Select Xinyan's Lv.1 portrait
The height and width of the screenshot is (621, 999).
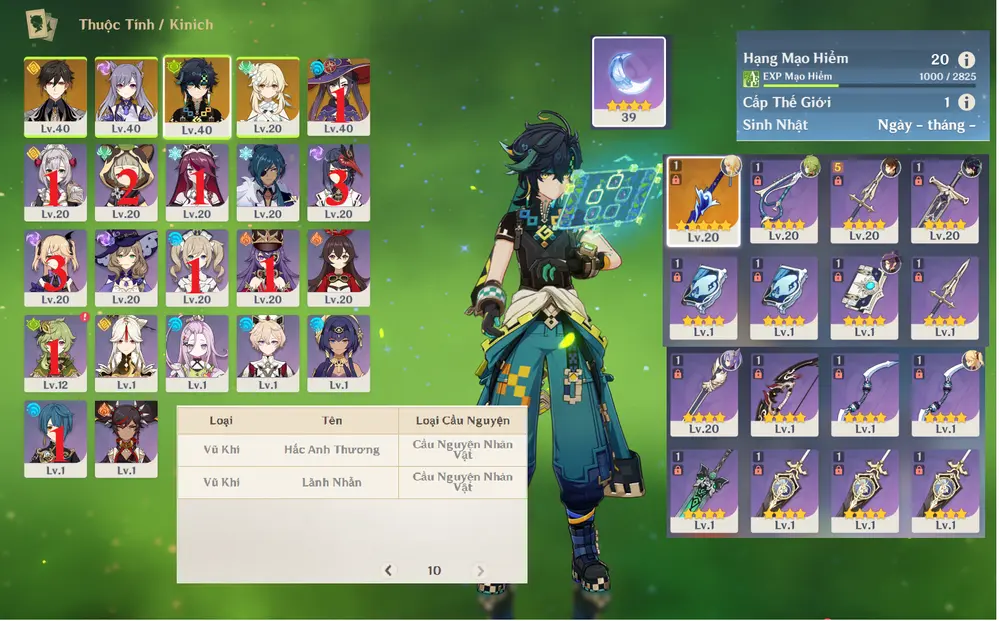pos(126,439)
